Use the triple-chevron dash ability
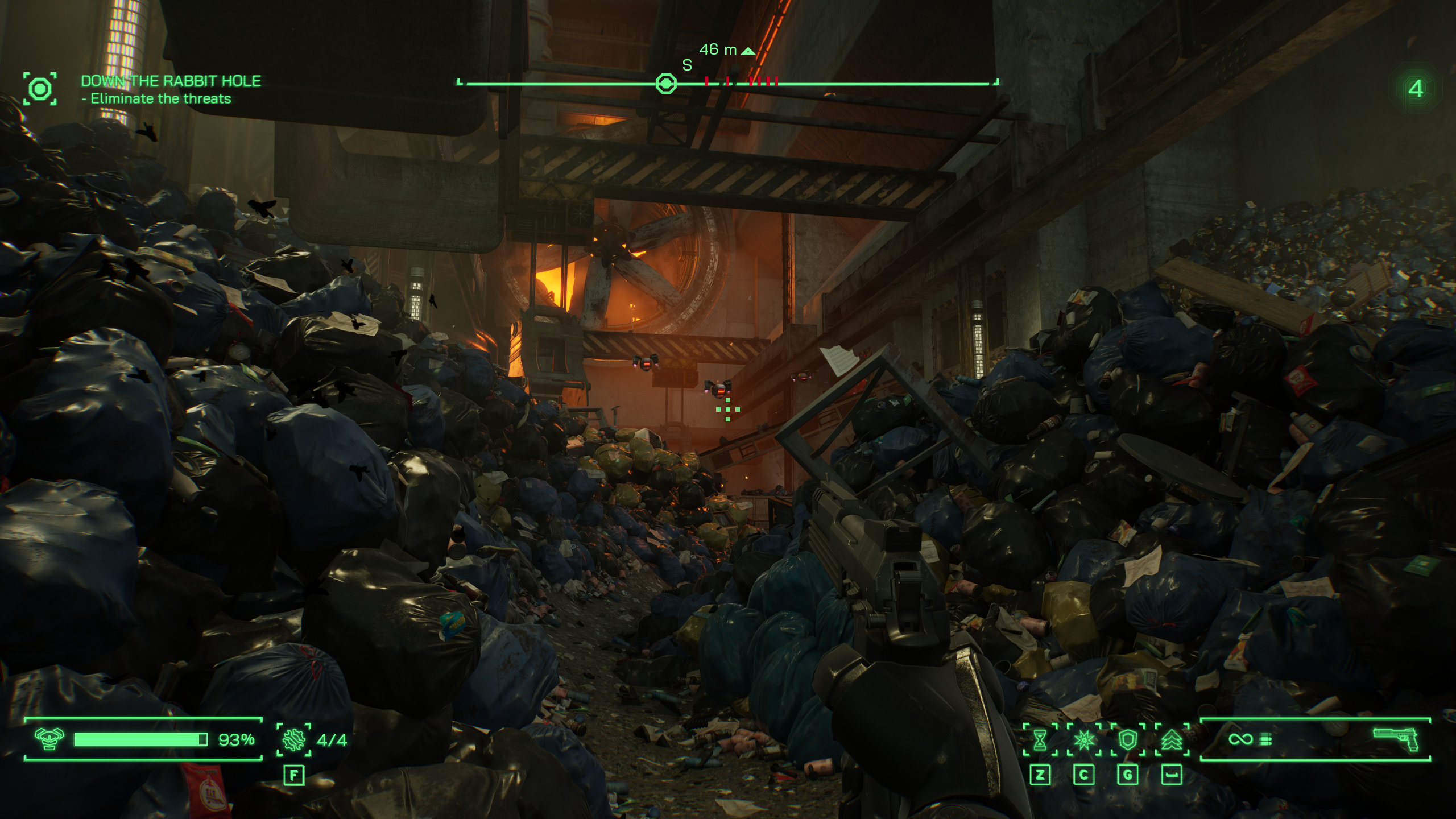1456x819 pixels. 1172,739
